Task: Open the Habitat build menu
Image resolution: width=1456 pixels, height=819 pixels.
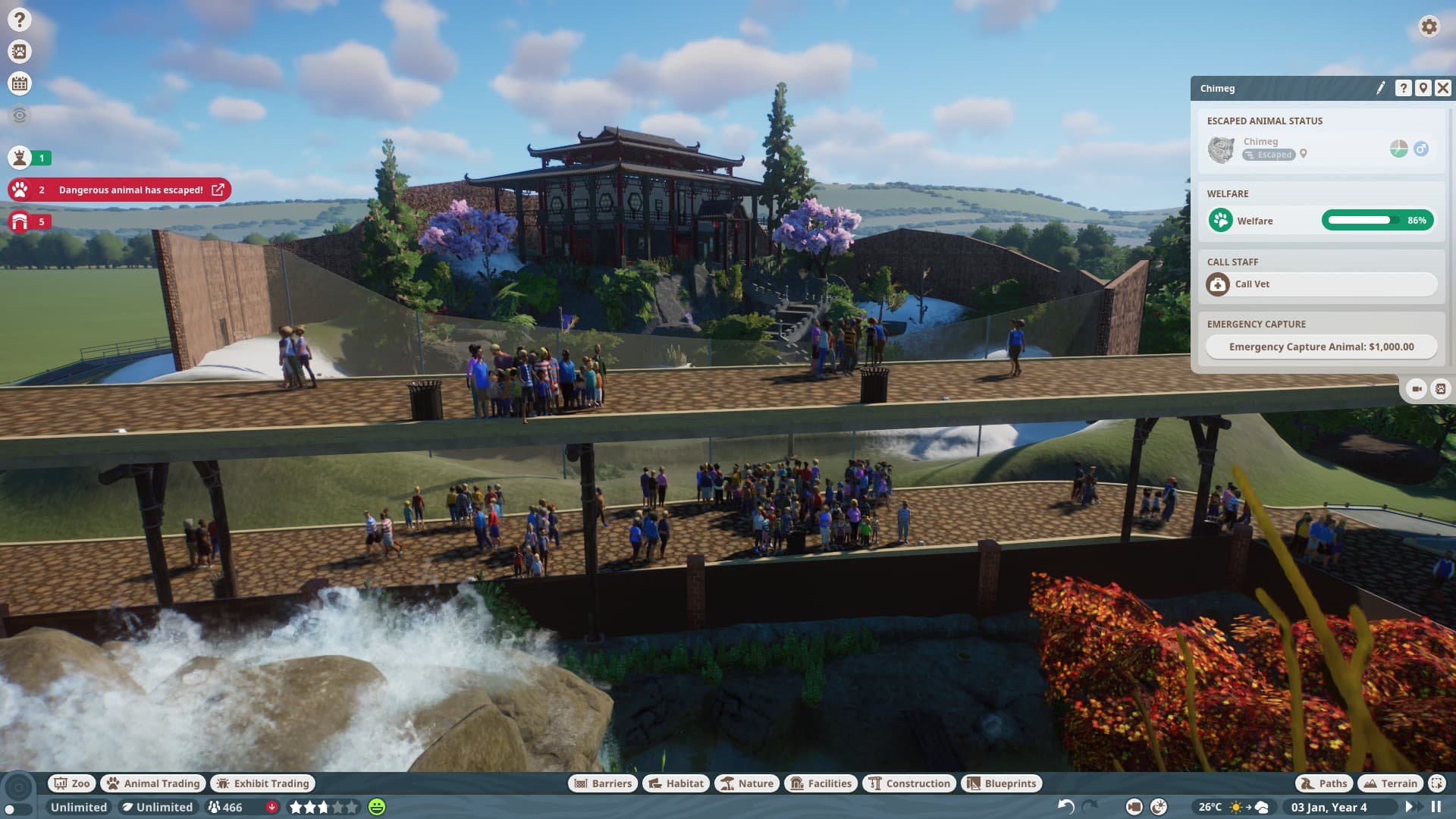Action: tap(676, 783)
